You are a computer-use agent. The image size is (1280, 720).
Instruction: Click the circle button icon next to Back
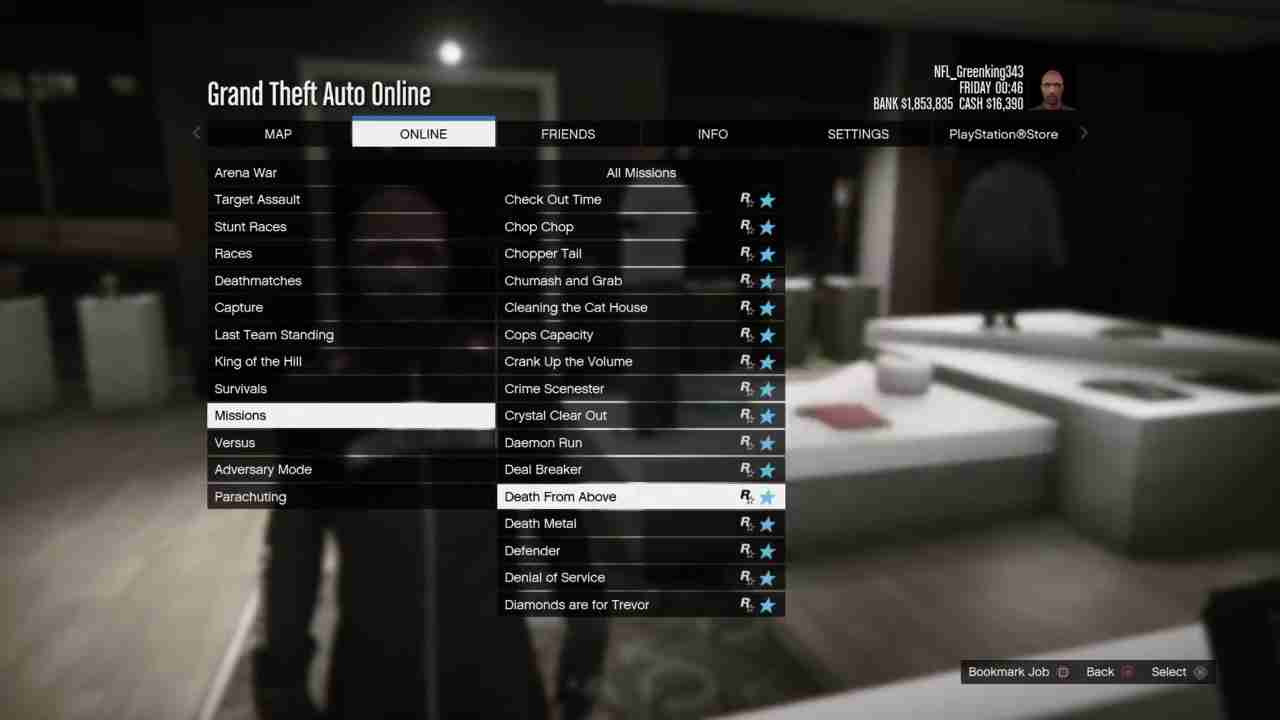click(1127, 671)
